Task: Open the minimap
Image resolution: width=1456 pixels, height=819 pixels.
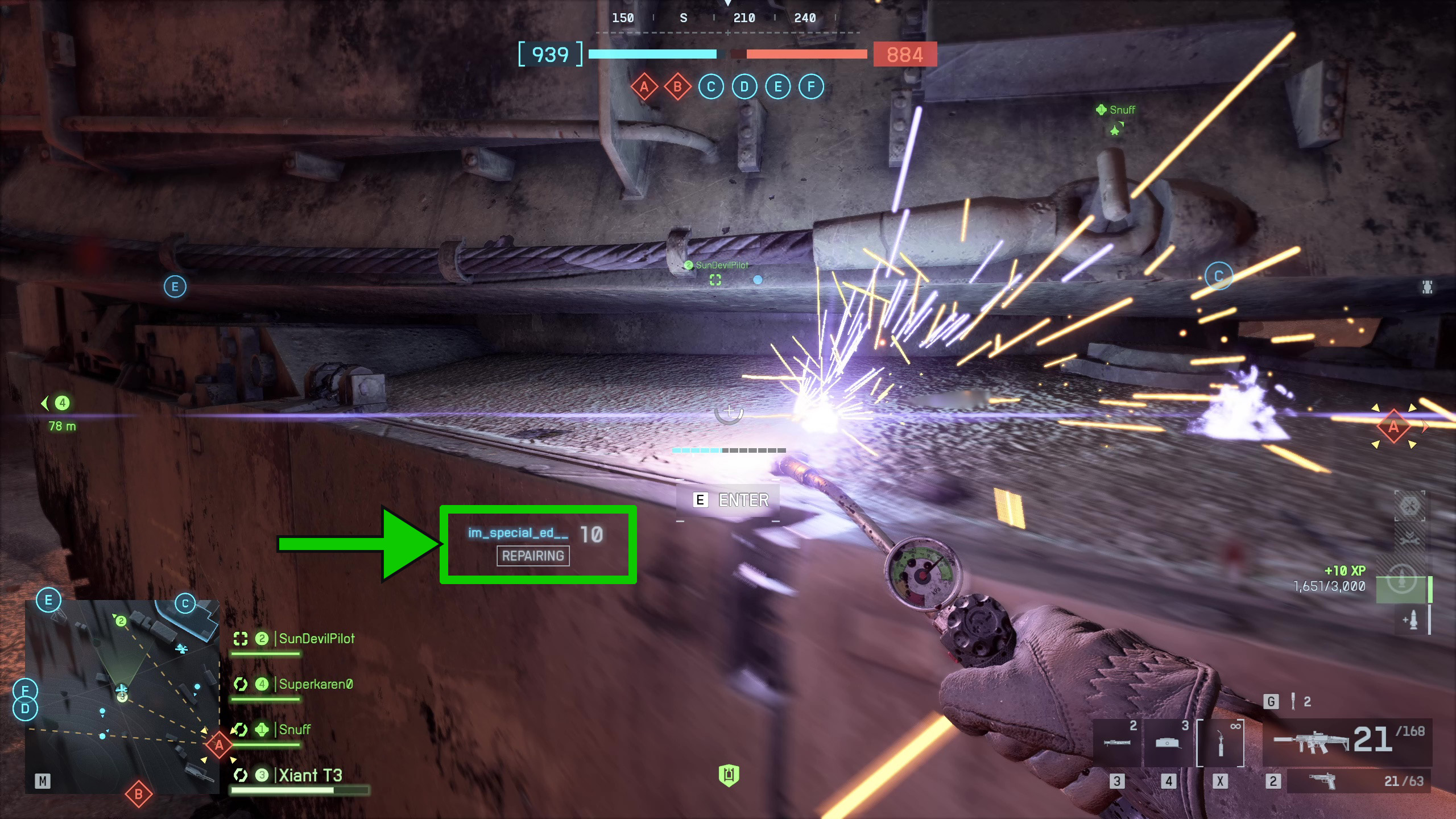Action: 122,696
